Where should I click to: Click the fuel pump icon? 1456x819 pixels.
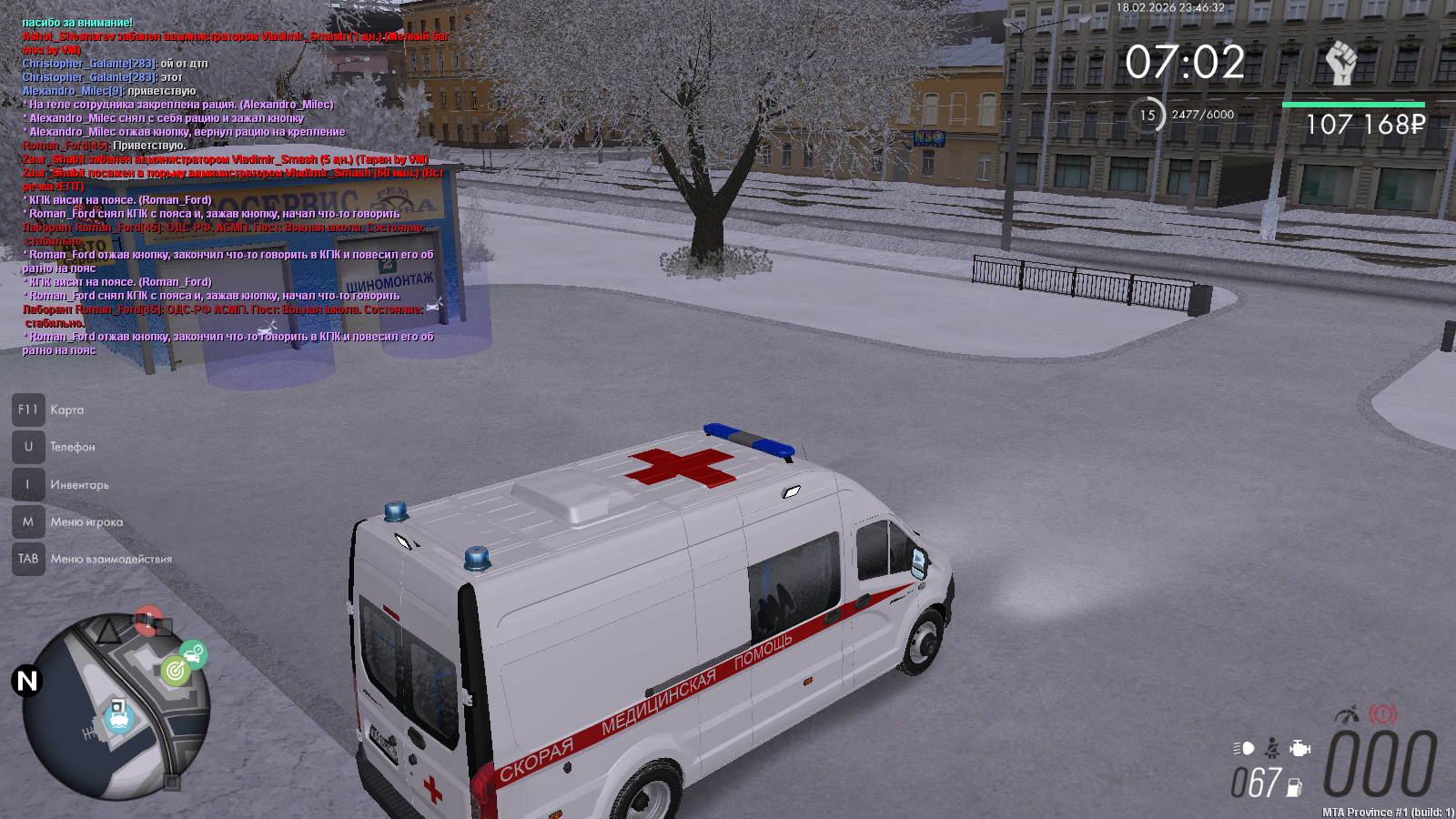1294,787
